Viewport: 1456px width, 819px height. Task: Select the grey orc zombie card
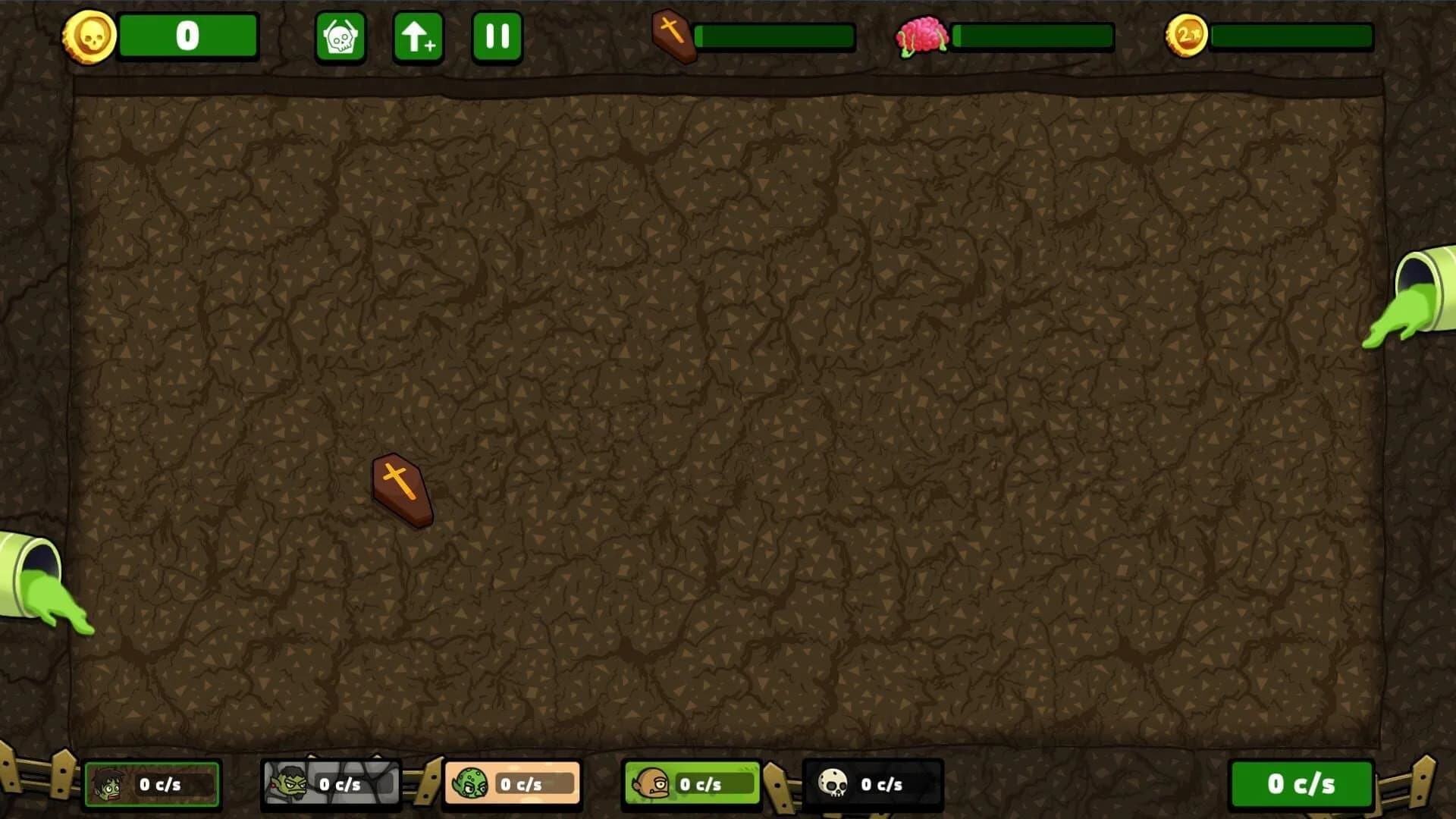click(x=331, y=783)
